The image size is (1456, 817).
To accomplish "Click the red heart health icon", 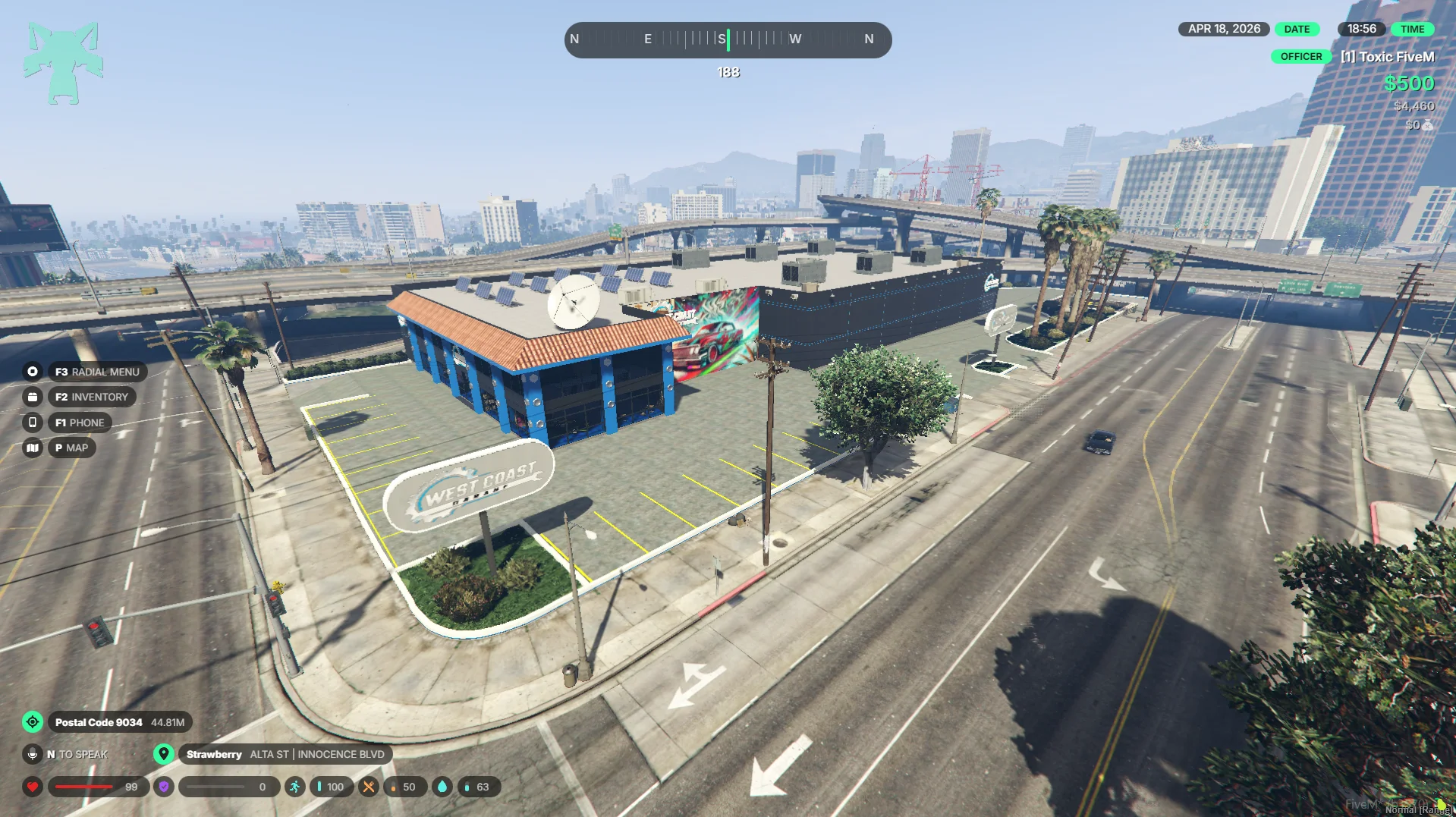I will (33, 787).
